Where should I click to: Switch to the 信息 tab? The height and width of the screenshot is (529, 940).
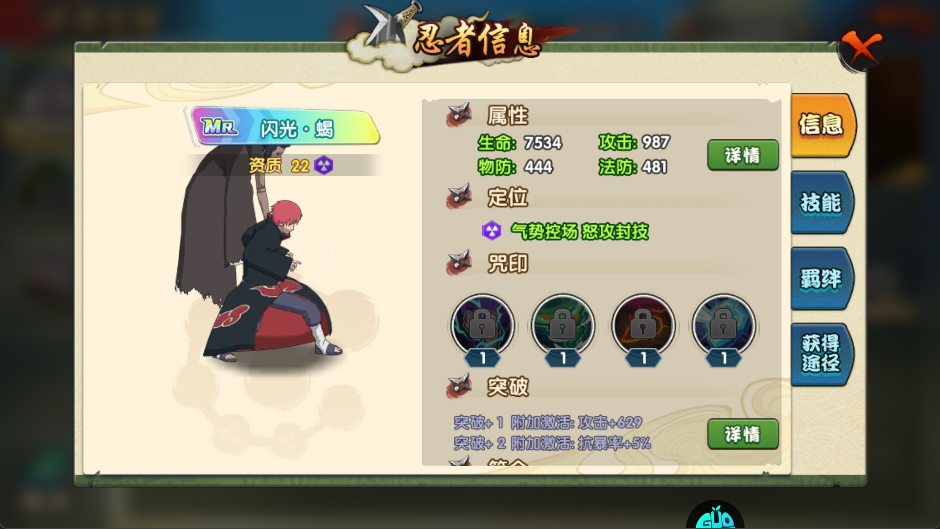tap(821, 125)
